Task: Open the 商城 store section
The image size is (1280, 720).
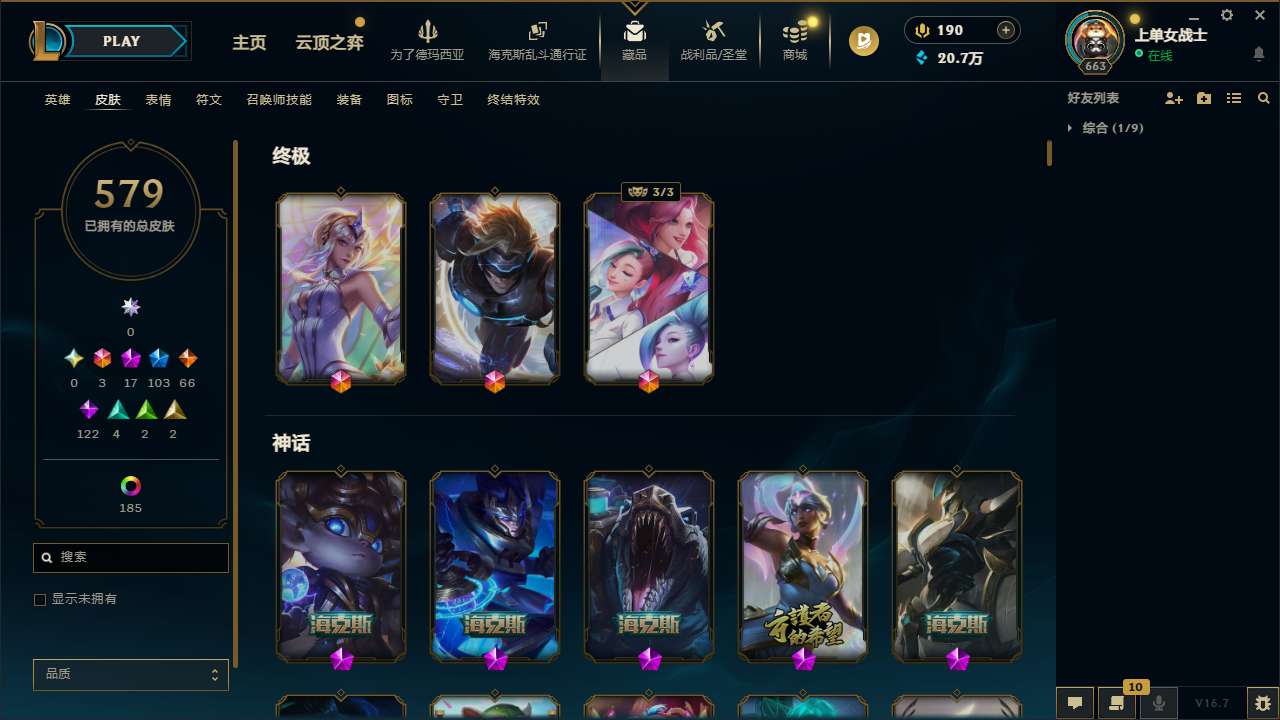Action: pos(794,42)
